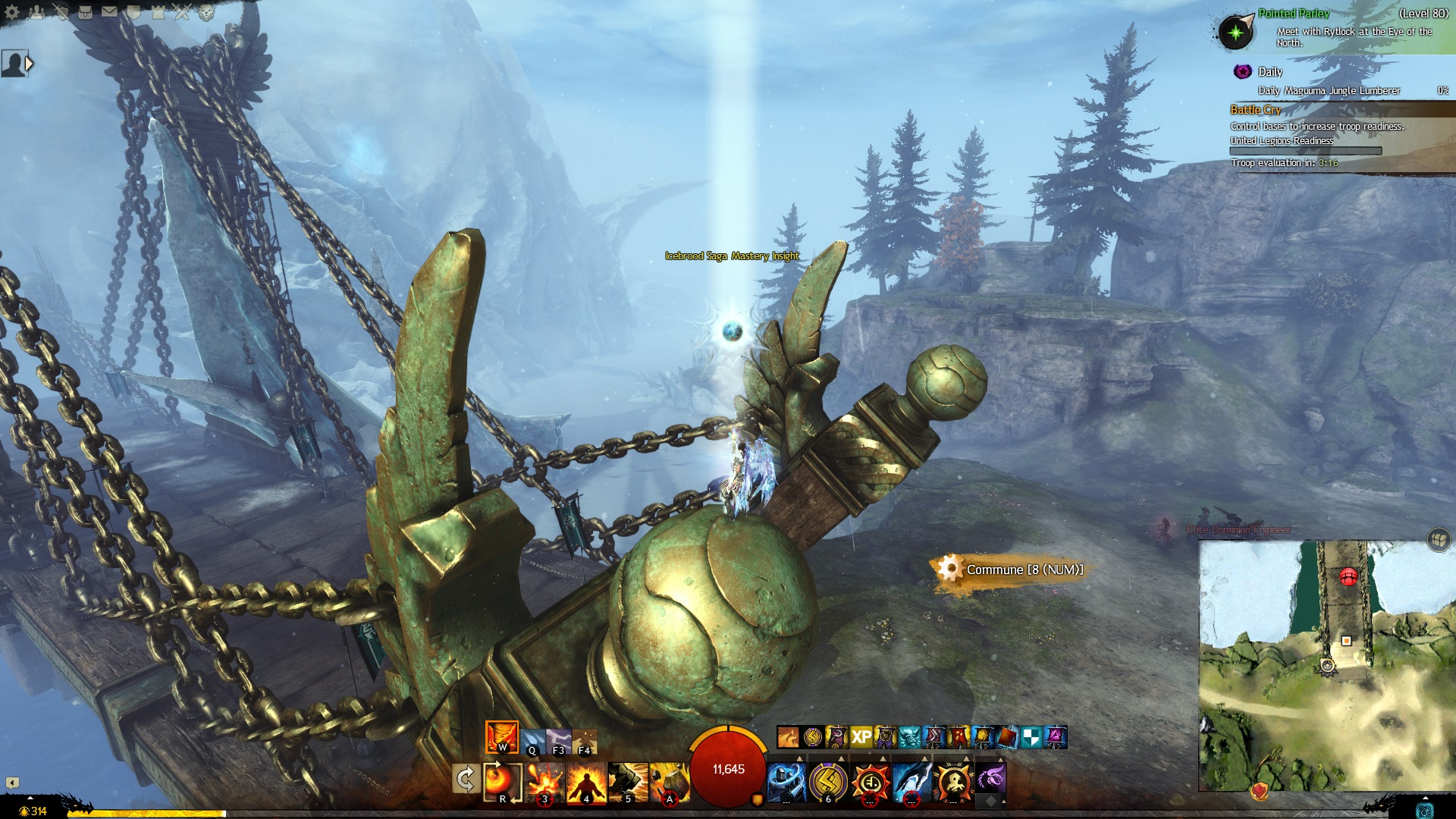Viewport: 1456px width, 819px height.
Task: Use the blue armored healing skill
Action: tap(786, 781)
